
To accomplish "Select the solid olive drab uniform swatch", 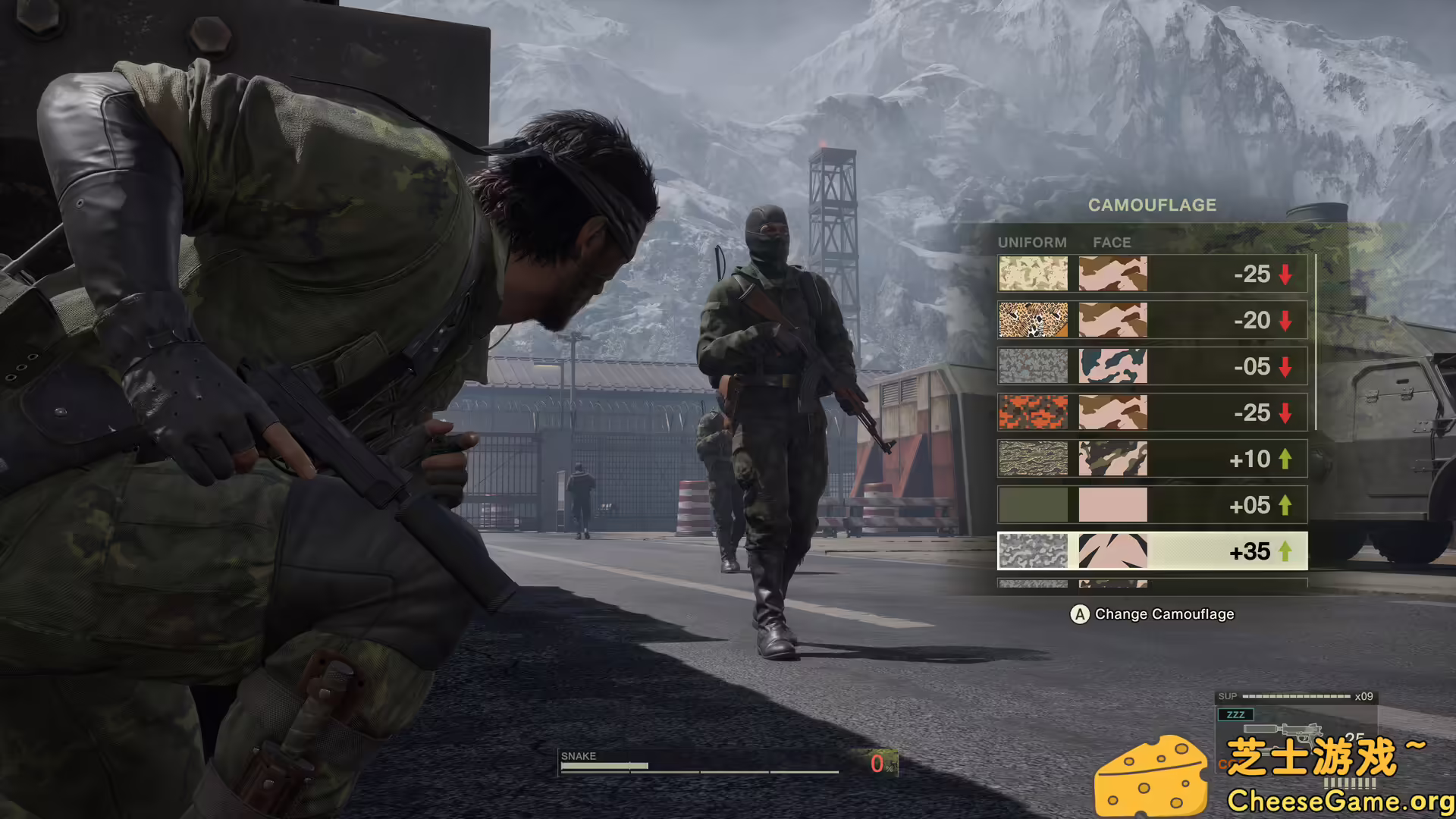I will click(x=1033, y=505).
